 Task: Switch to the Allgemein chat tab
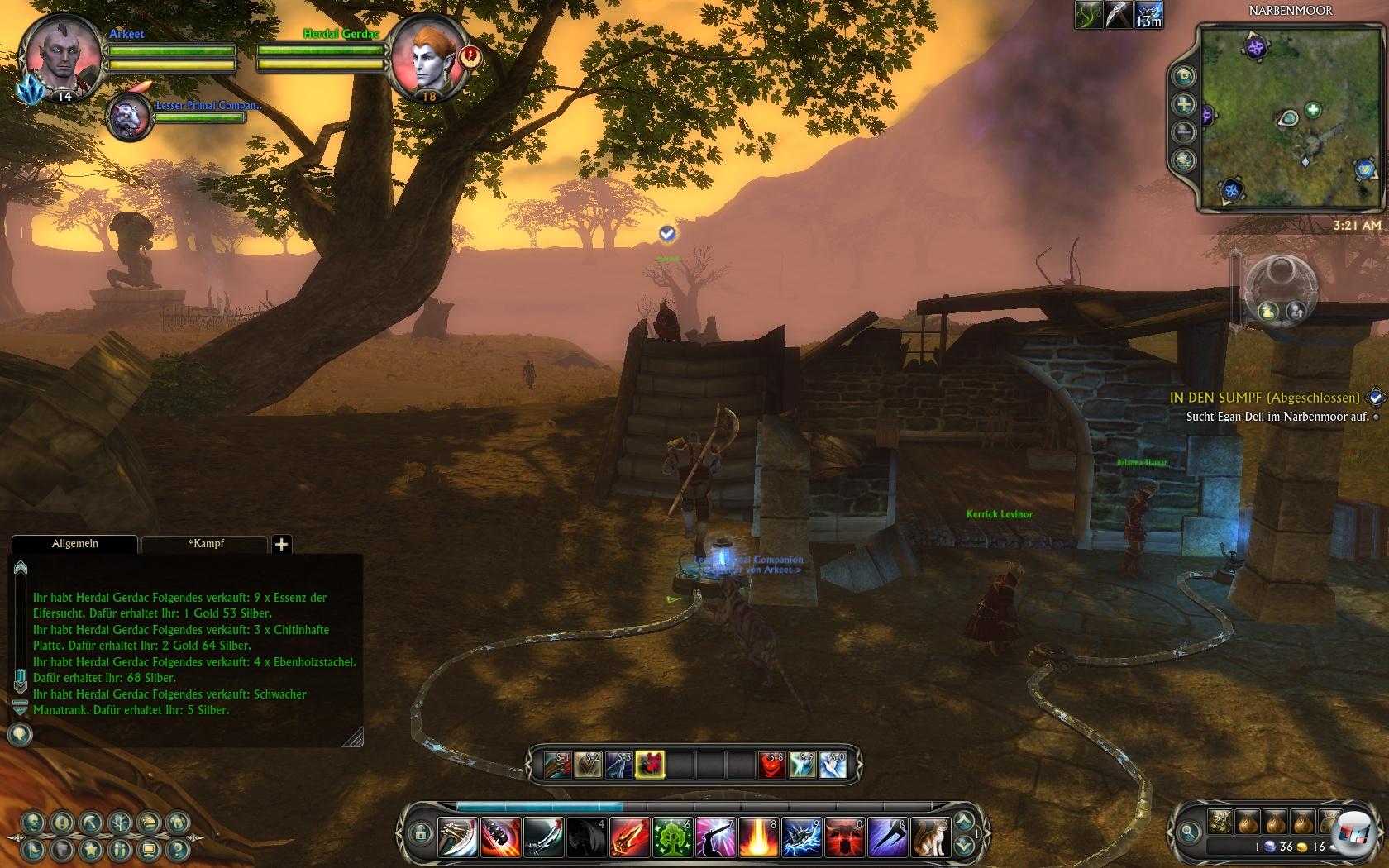click(74, 544)
